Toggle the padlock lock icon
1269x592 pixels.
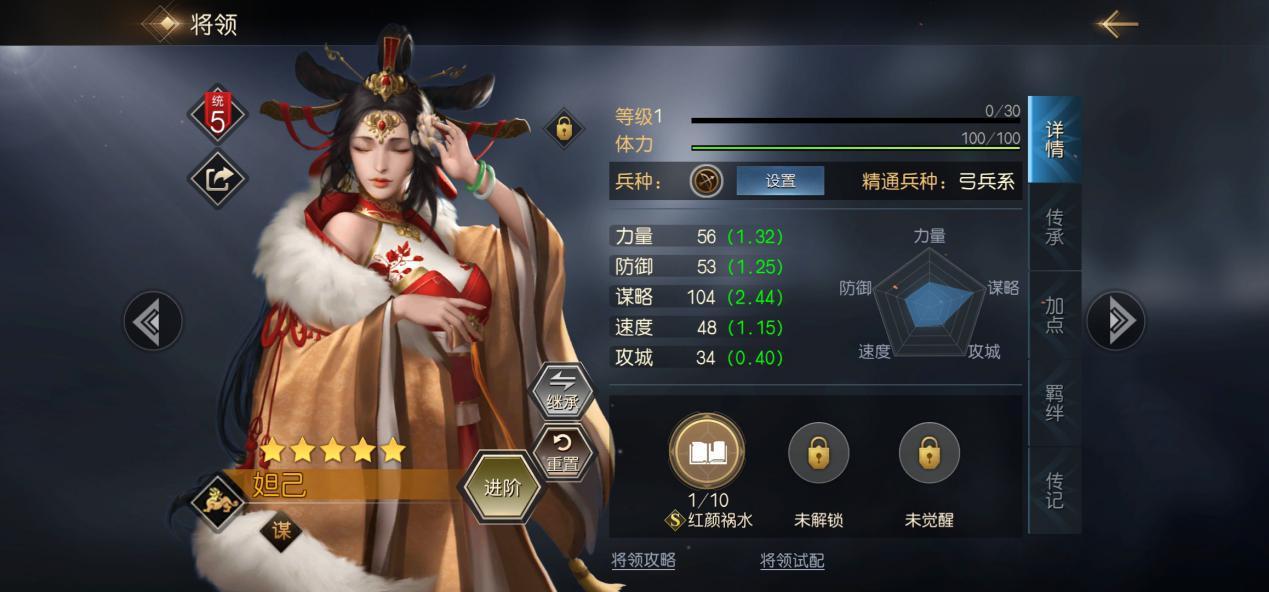coord(564,128)
